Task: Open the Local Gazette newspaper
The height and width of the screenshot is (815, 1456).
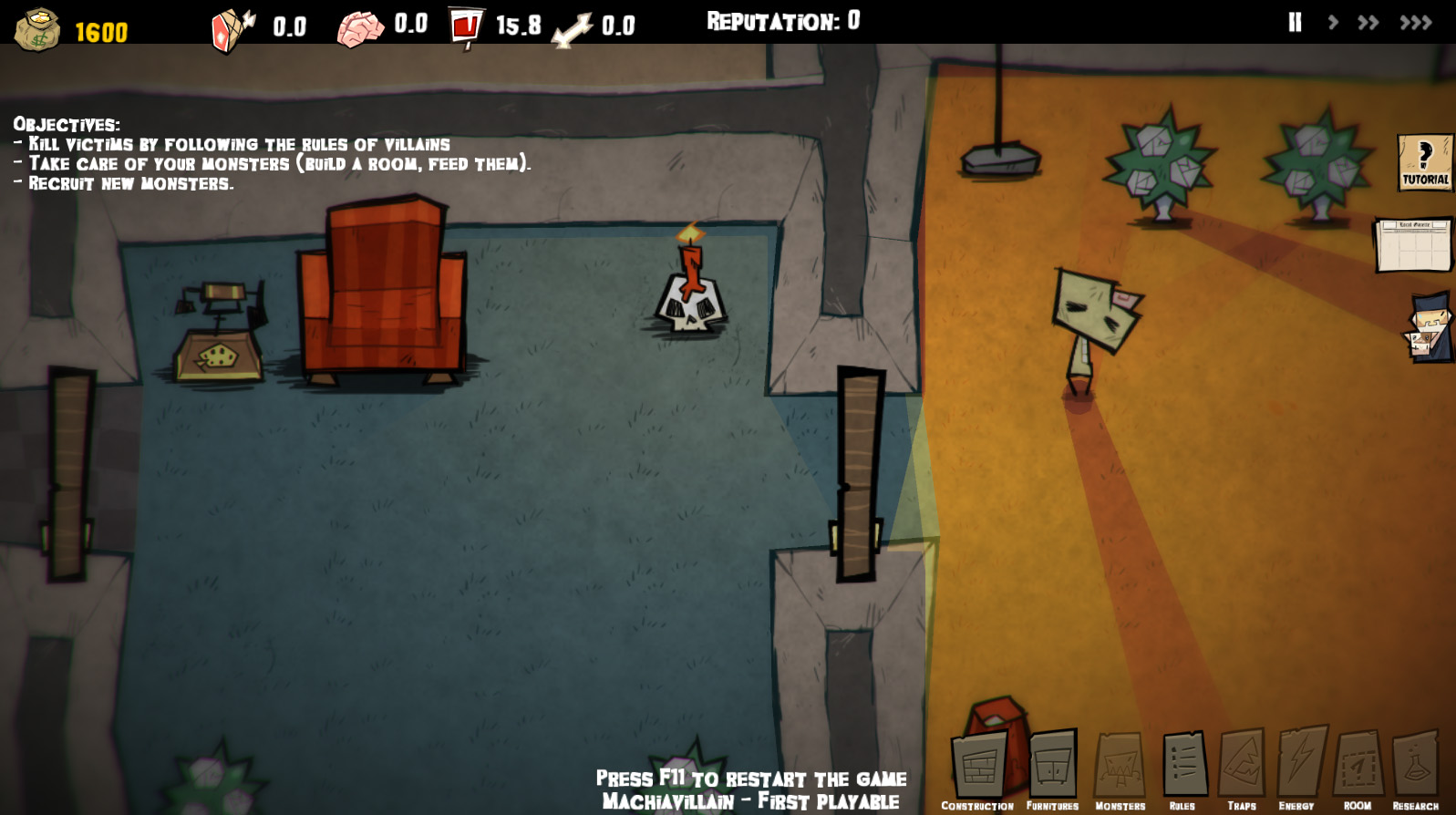Action: click(x=1412, y=244)
